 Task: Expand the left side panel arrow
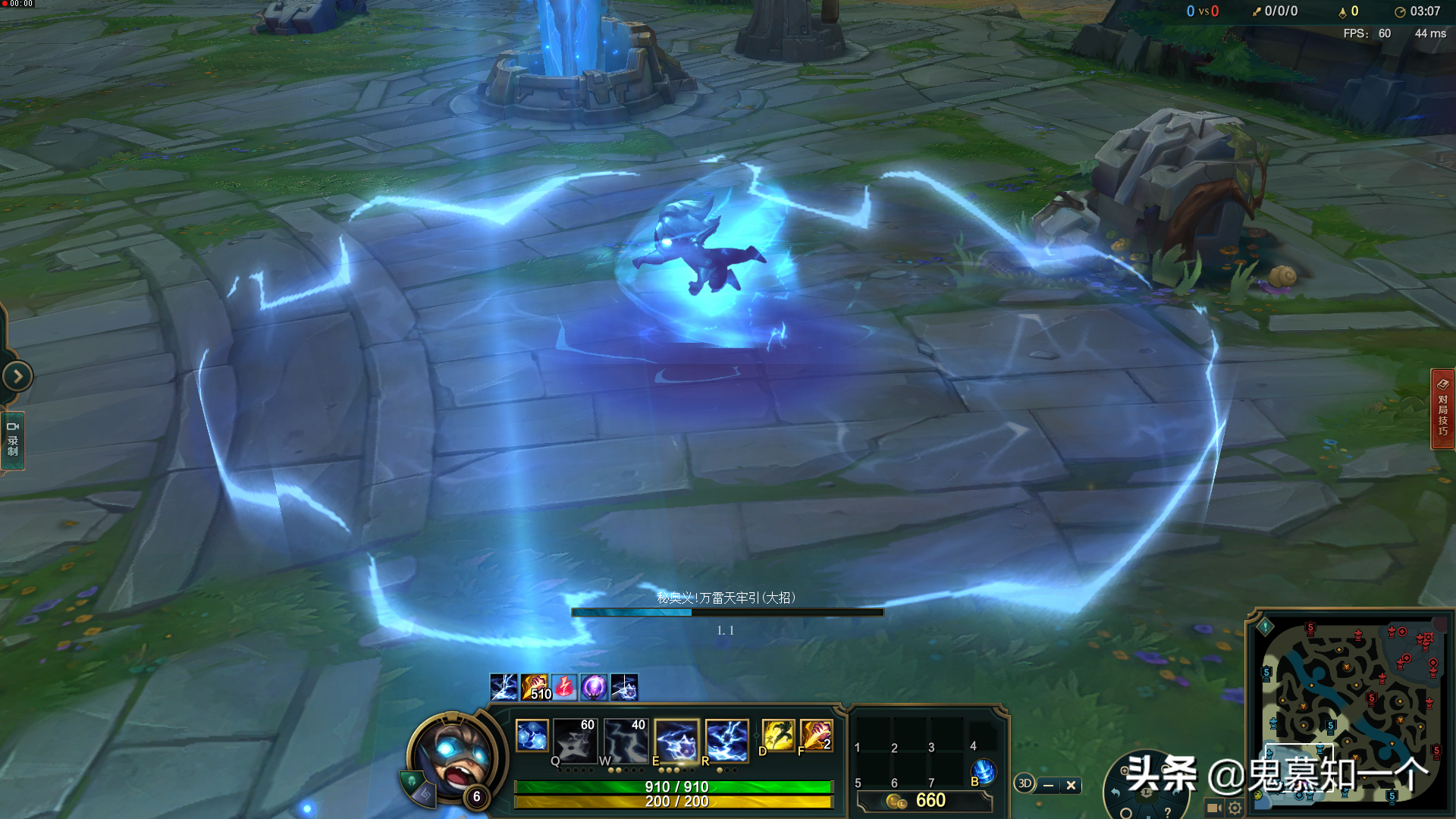pos(17,376)
